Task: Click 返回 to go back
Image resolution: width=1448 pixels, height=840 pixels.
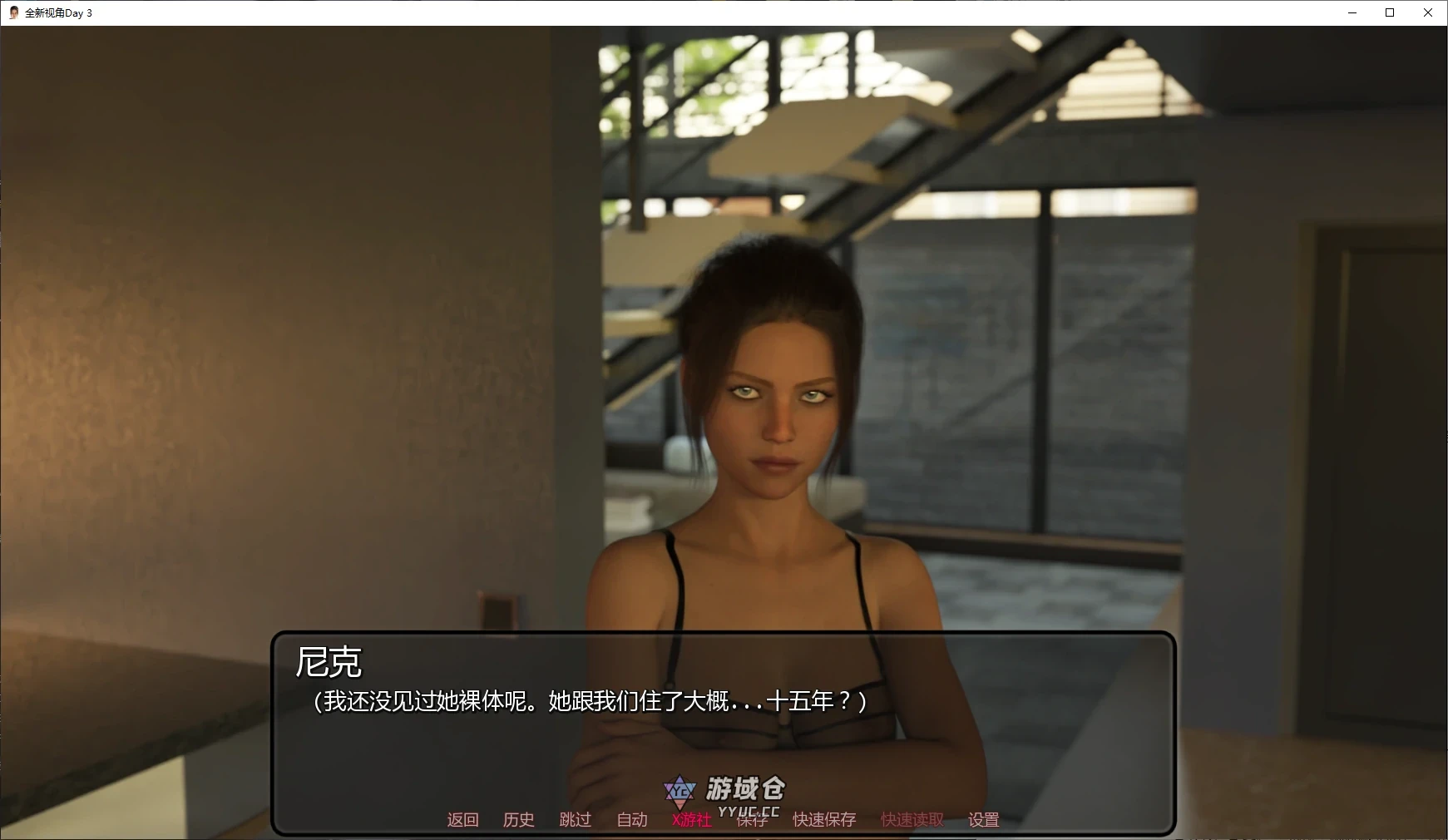Action: coord(463,820)
